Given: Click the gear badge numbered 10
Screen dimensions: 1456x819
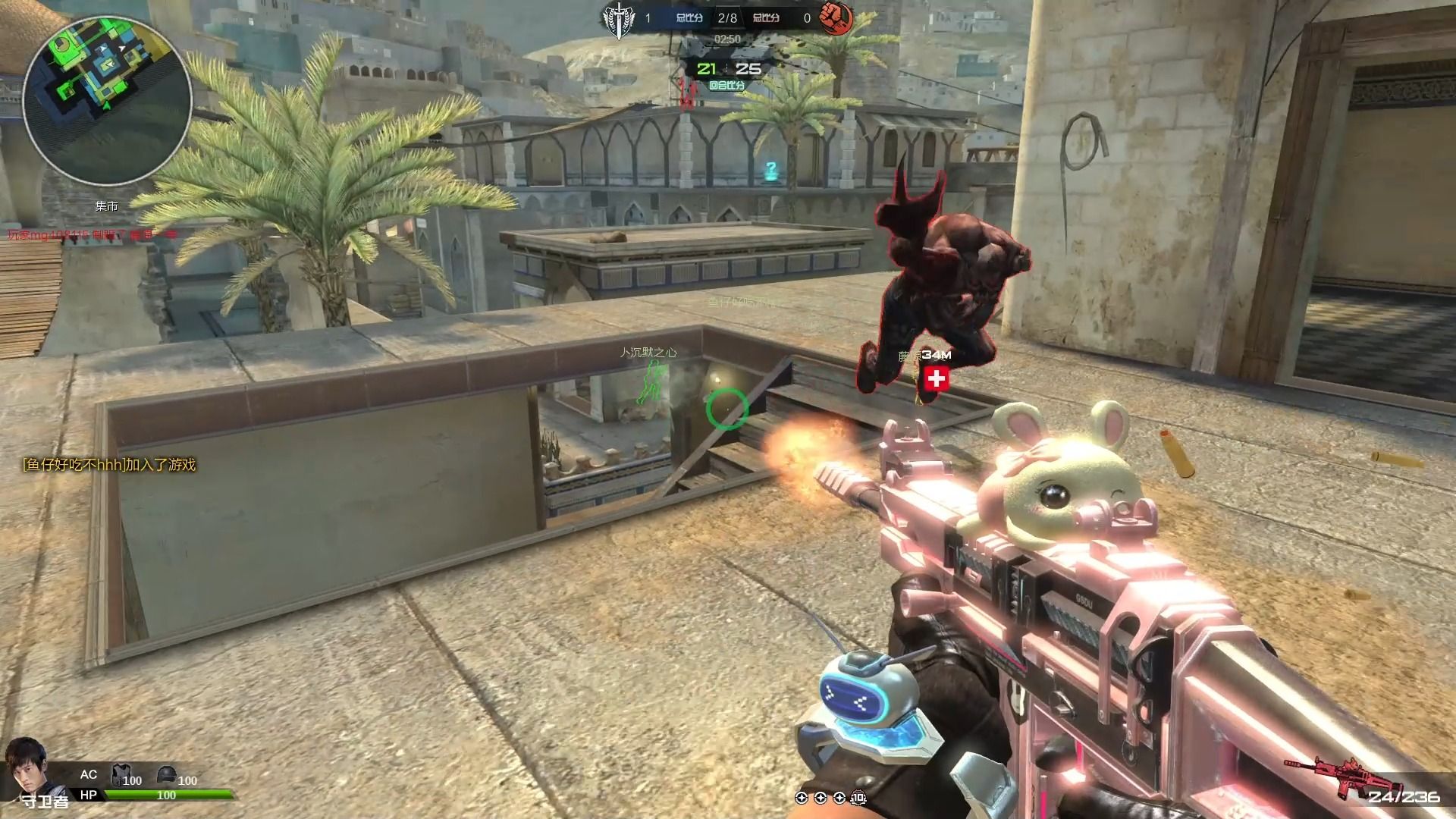Looking at the screenshot, I should [858, 798].
